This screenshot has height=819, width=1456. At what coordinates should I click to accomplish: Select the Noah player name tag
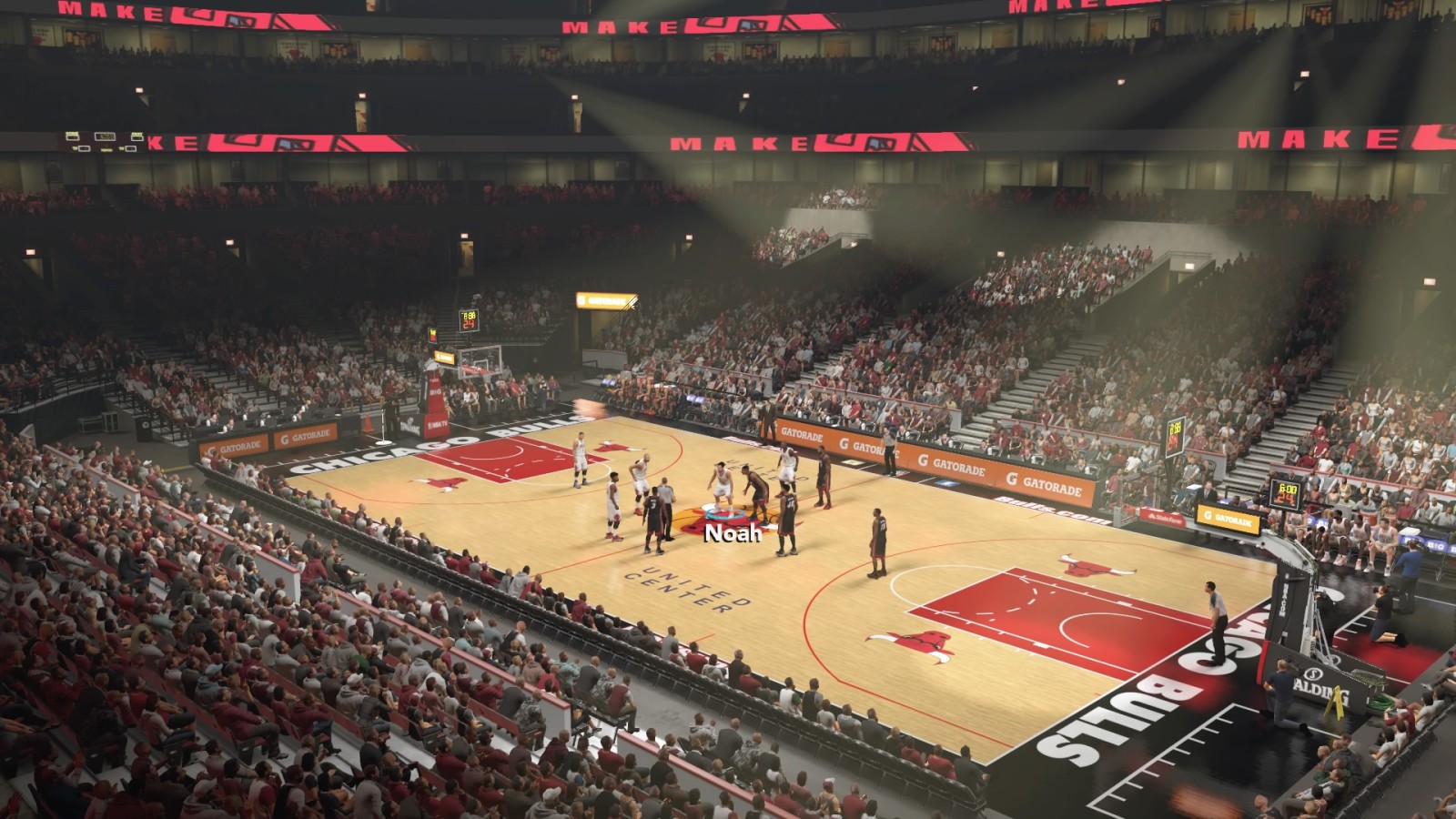[733, 533]
